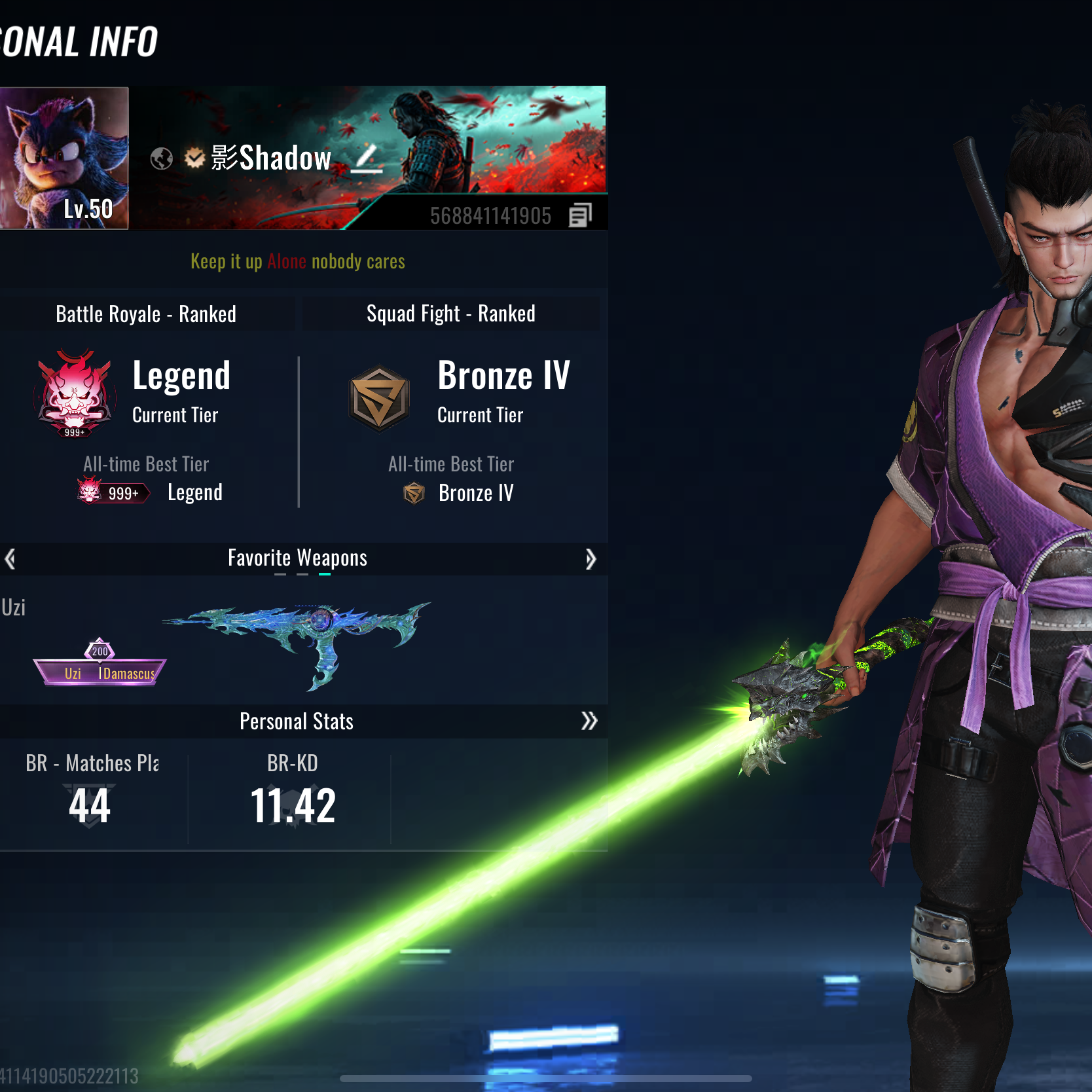Open the BR-KD stat tile
Viewport: 1092px width, 1092px height.
click(292, 792)
